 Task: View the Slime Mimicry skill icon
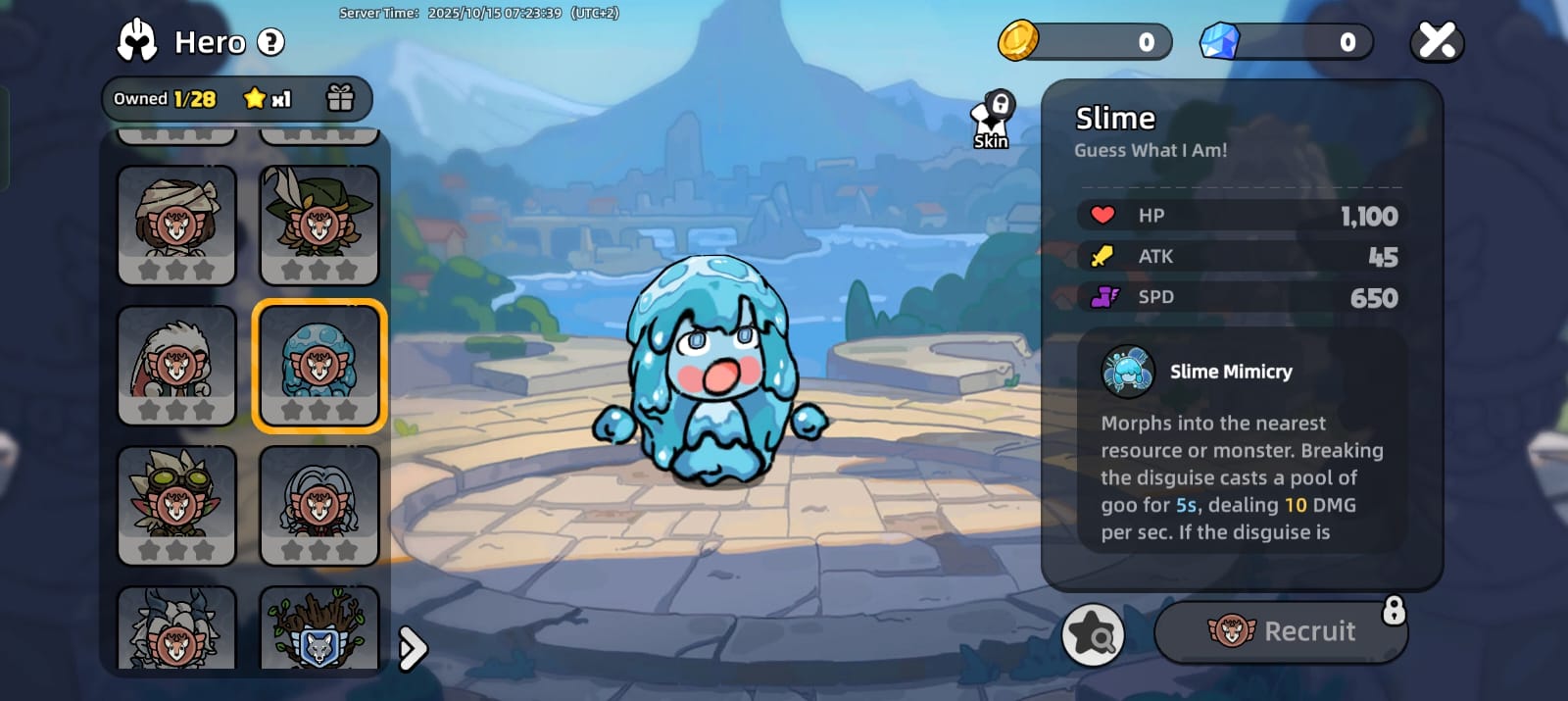1127,372
